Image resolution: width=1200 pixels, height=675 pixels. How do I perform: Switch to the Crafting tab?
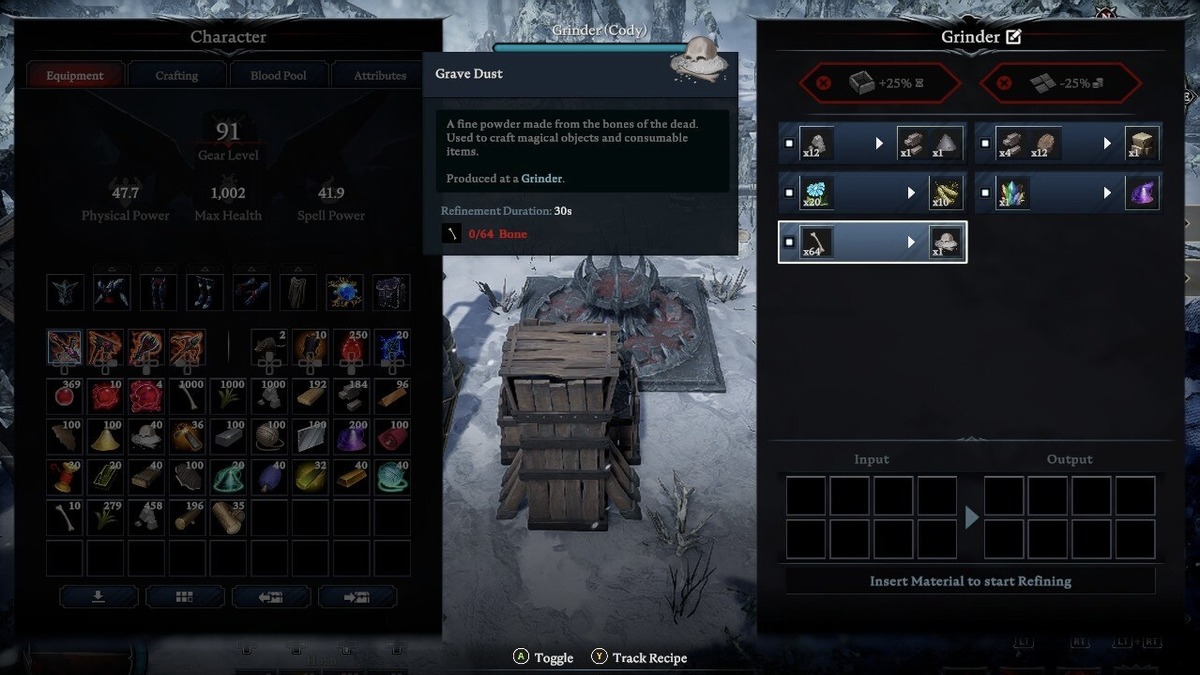[177, 75]
